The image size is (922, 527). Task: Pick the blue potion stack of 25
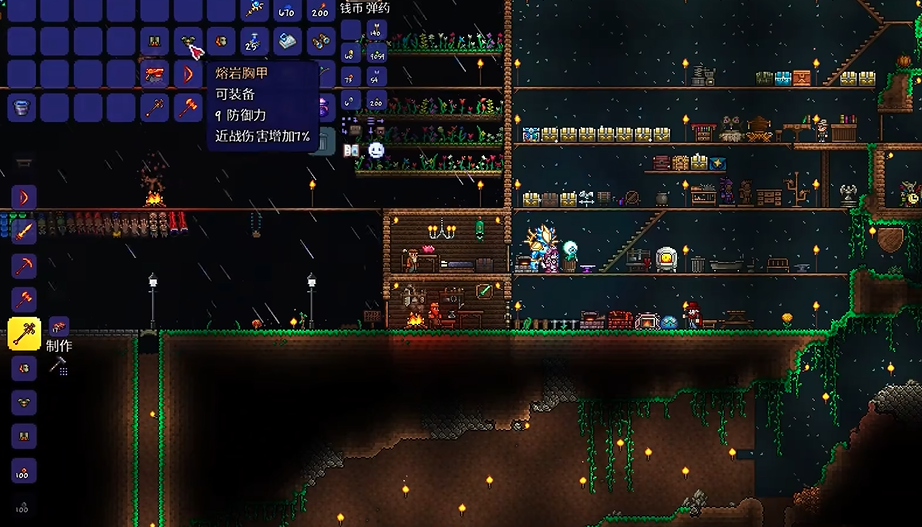(x=254, y=42)
